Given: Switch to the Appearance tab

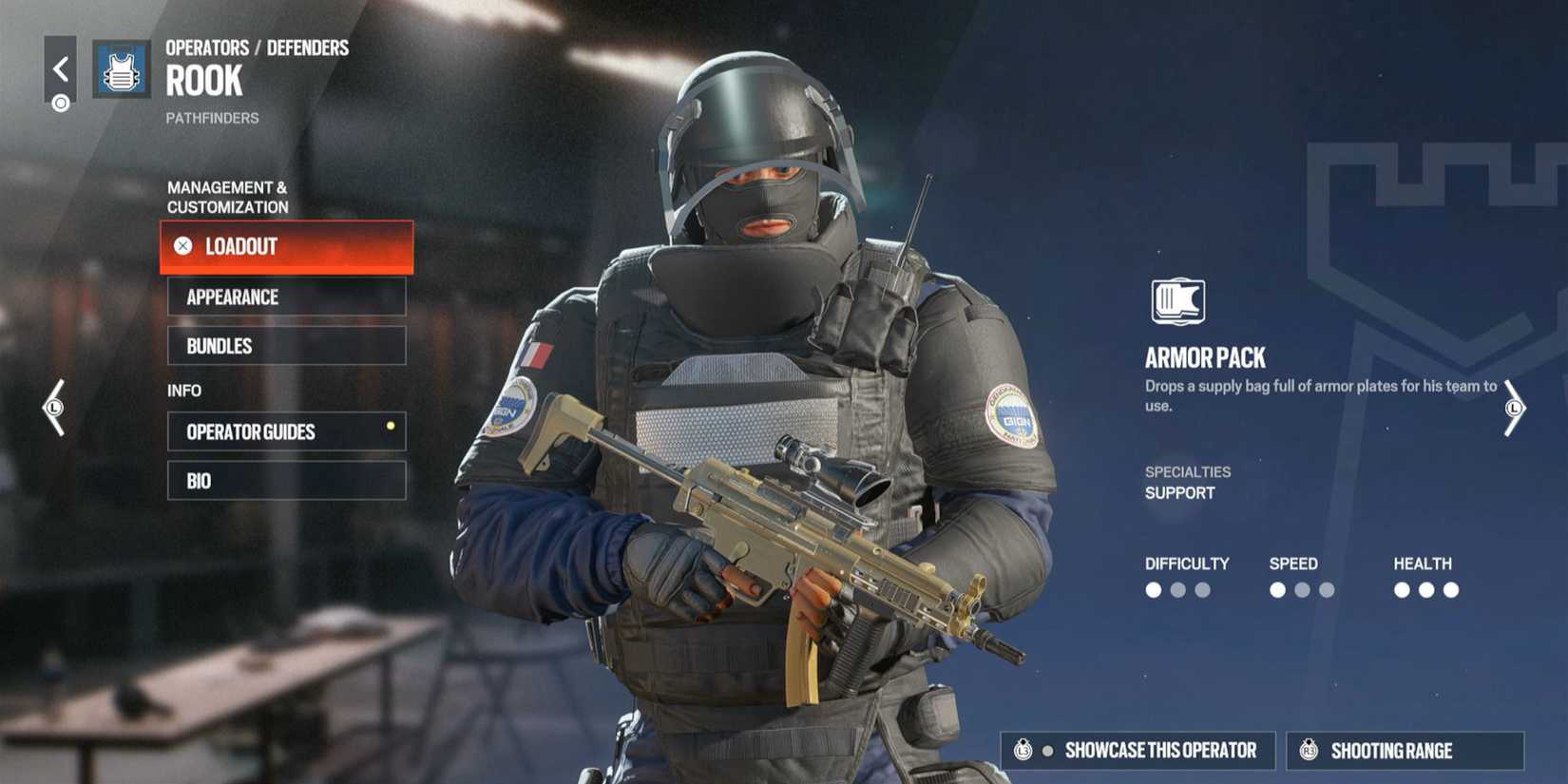Looking at the screenshot, I should [286, 297].
